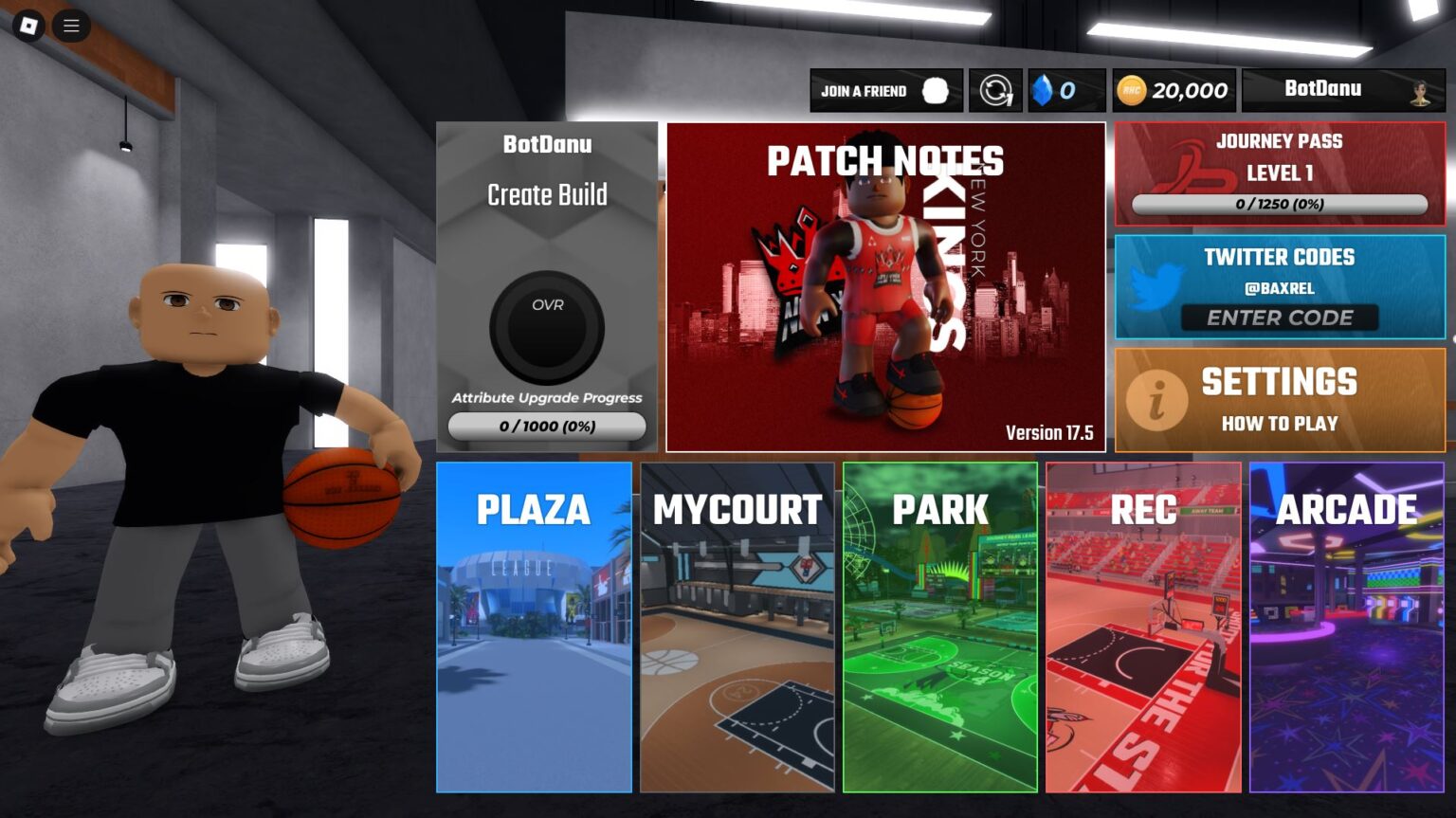This screenshot has width=1456, height=818.
Task: Open the Roblox logo menu
Action: point(28,26)
